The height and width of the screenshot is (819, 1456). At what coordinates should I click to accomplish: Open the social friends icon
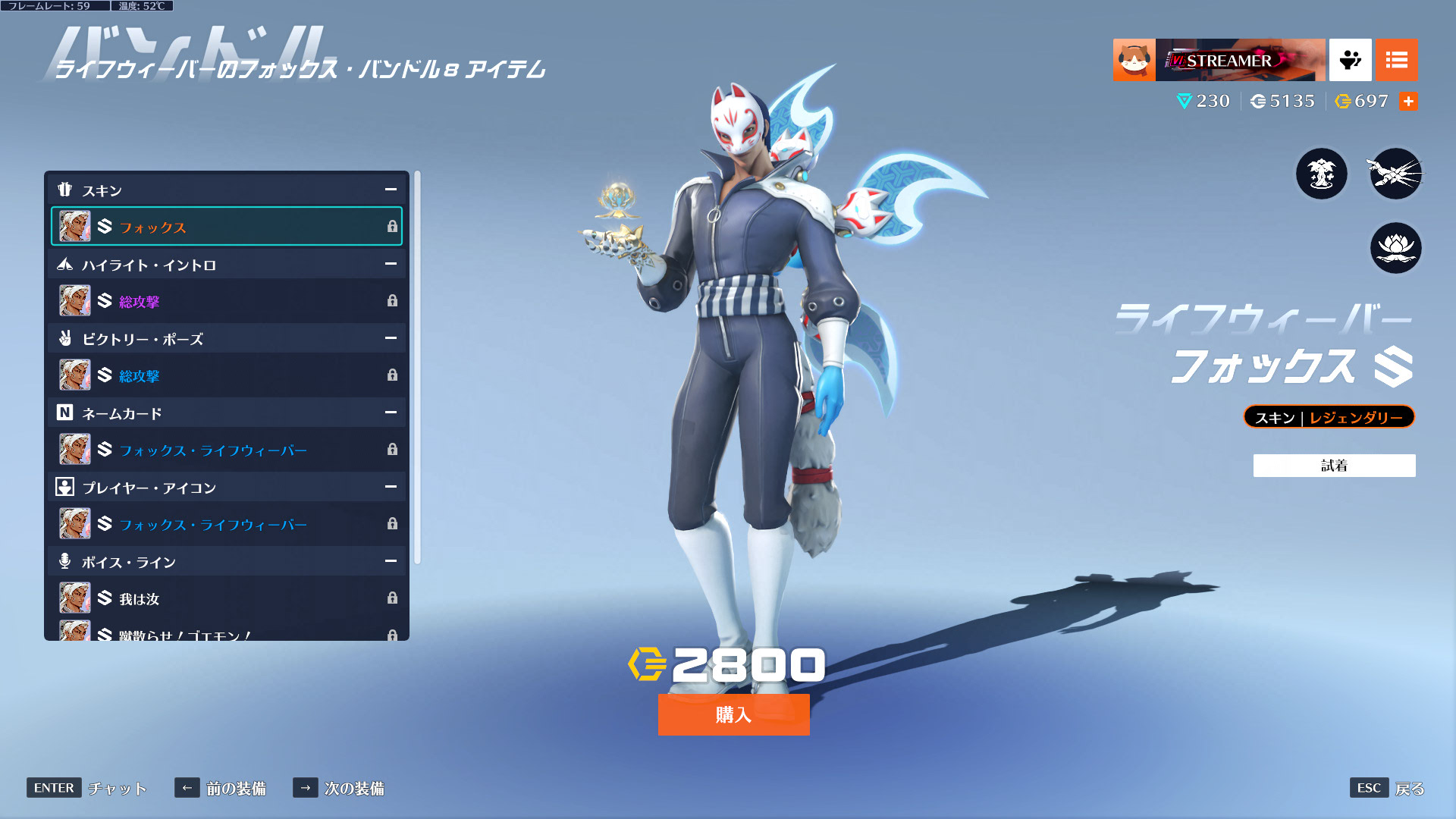[x=1350, y=60]
